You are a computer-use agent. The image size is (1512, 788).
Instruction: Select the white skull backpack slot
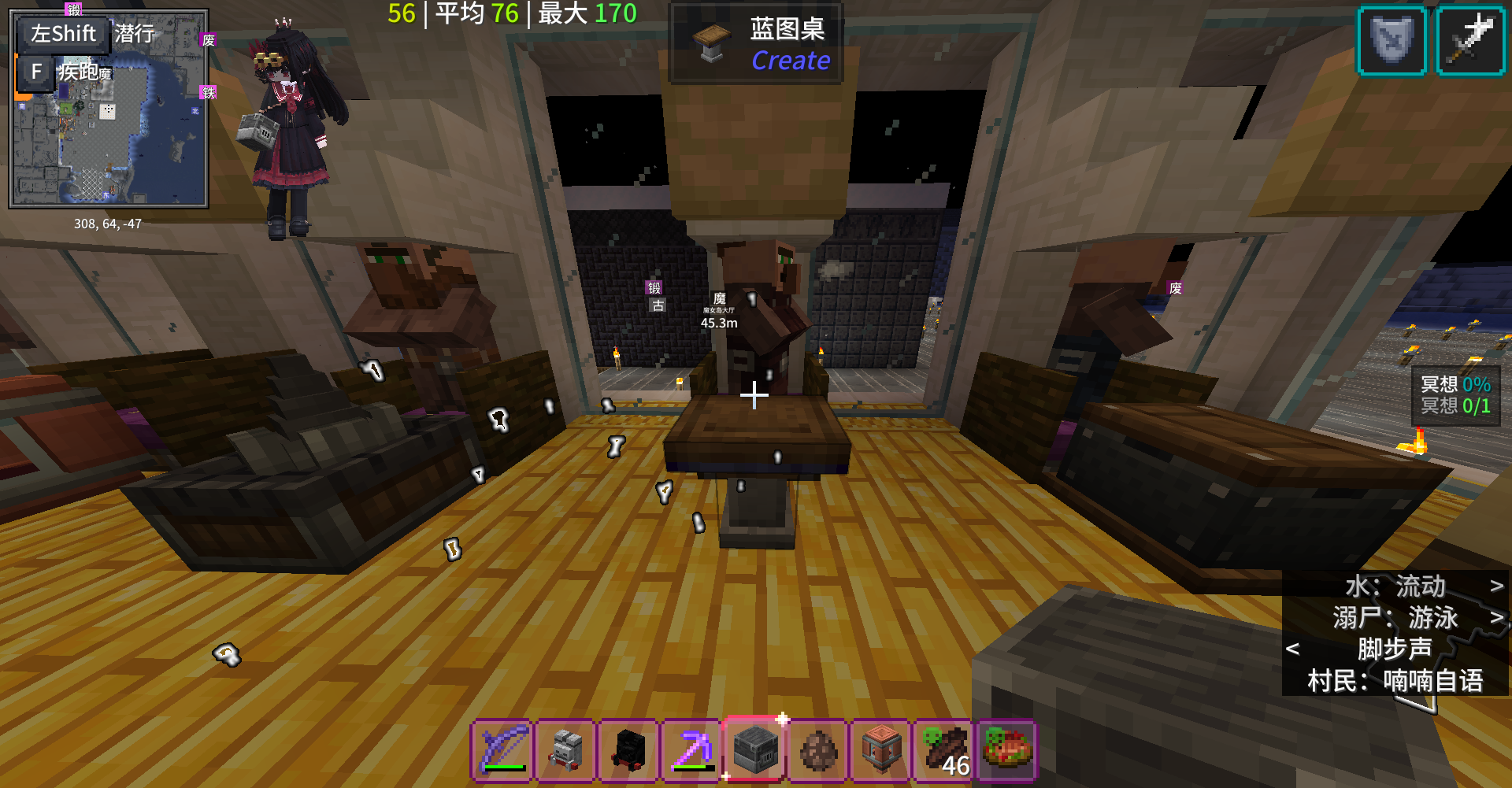point(566,750)
